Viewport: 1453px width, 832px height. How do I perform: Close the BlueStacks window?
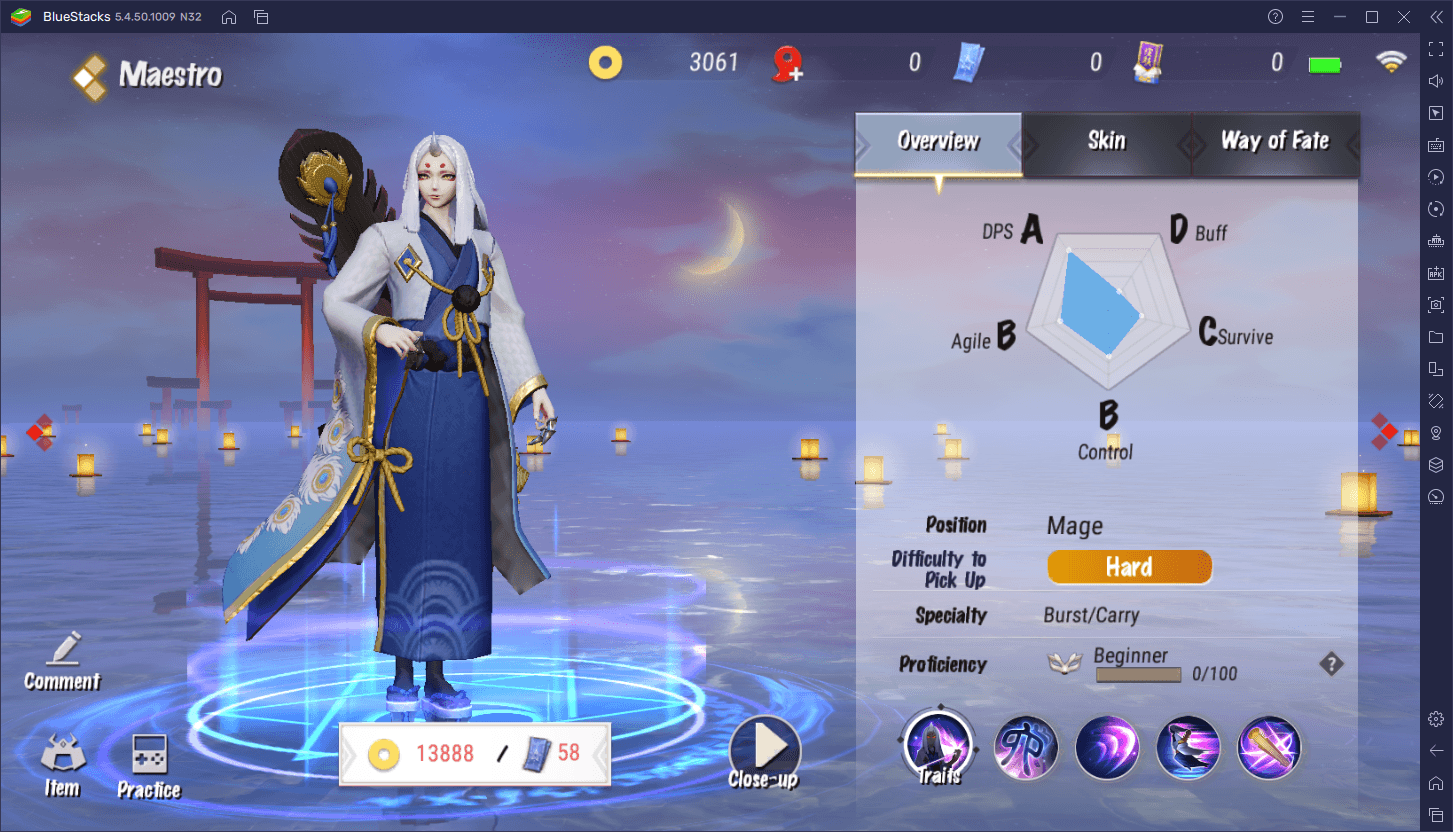(x=1406, y=17)
